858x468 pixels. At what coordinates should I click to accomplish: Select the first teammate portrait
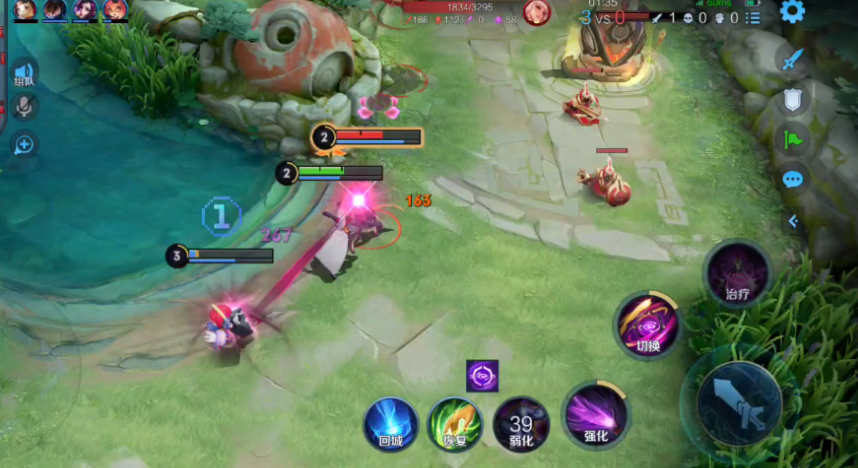point(25,10)
